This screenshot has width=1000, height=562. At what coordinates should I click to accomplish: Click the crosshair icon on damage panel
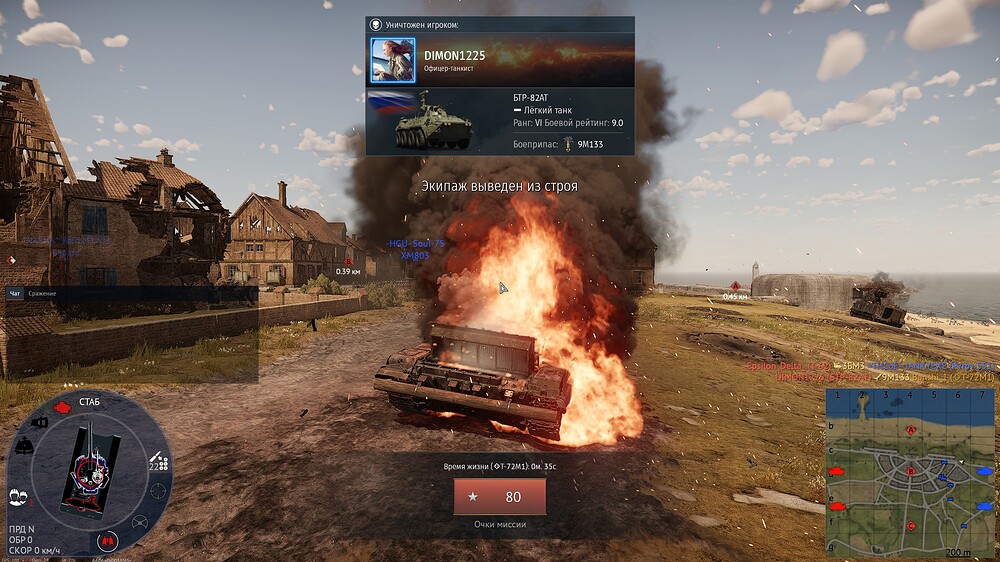(x=158, y=491)
